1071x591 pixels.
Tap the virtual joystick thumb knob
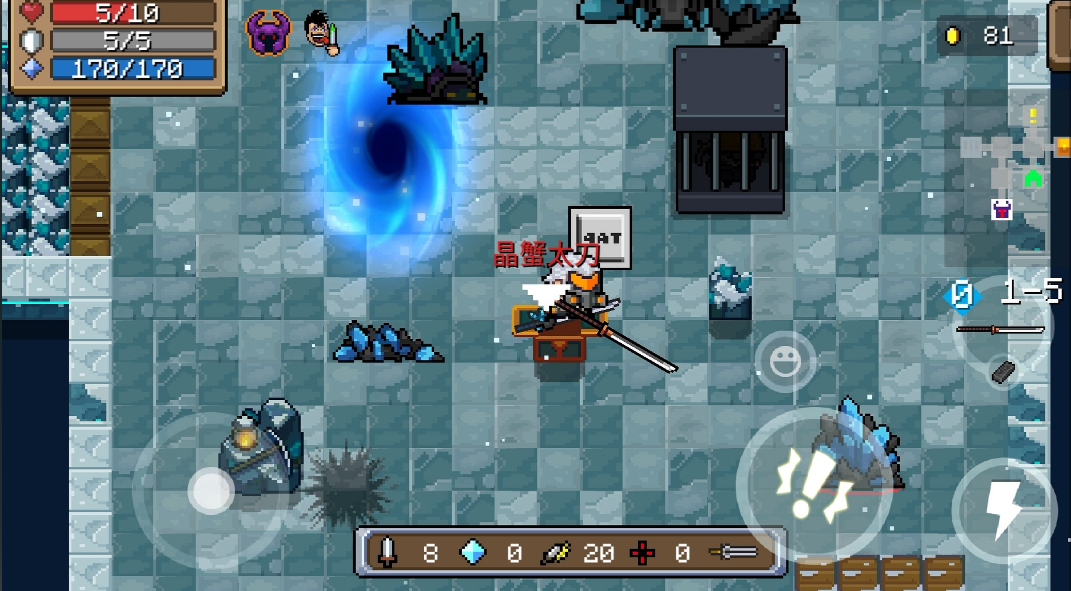(x=211, y=490)
